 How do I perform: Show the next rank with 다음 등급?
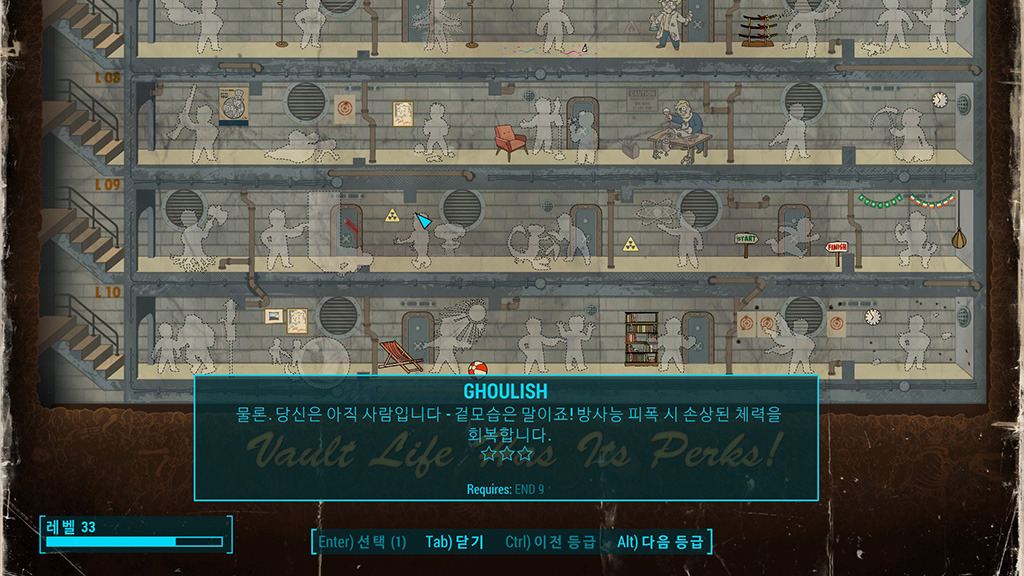click(x=660, y=542)
